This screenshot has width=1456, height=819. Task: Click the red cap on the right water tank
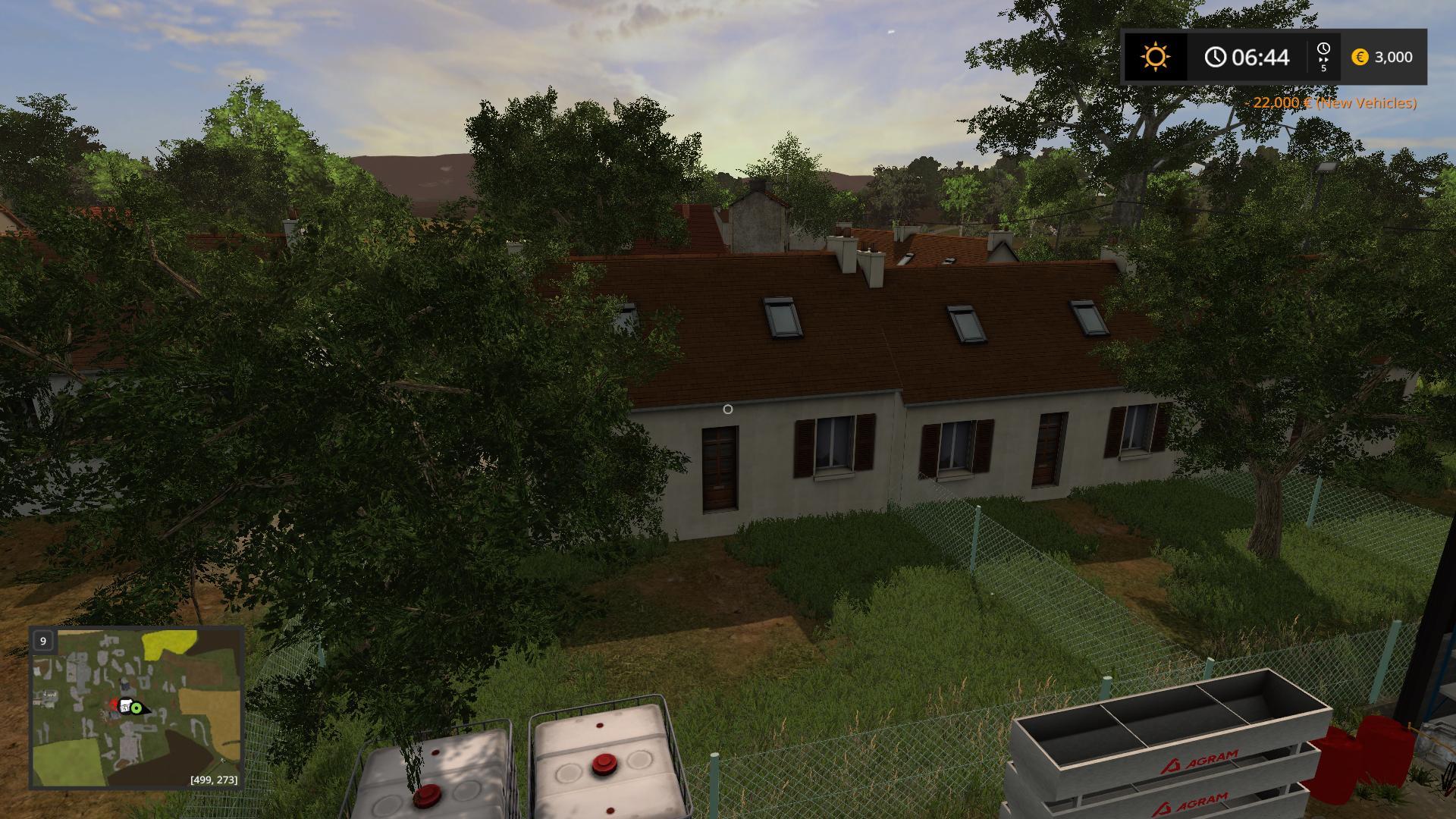coord(603,765)
